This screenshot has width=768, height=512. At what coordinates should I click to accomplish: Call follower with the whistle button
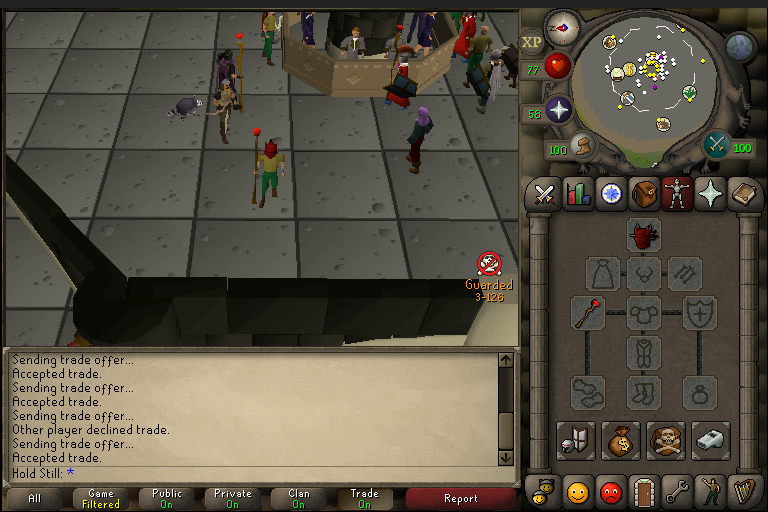click(x=710, y=440)
